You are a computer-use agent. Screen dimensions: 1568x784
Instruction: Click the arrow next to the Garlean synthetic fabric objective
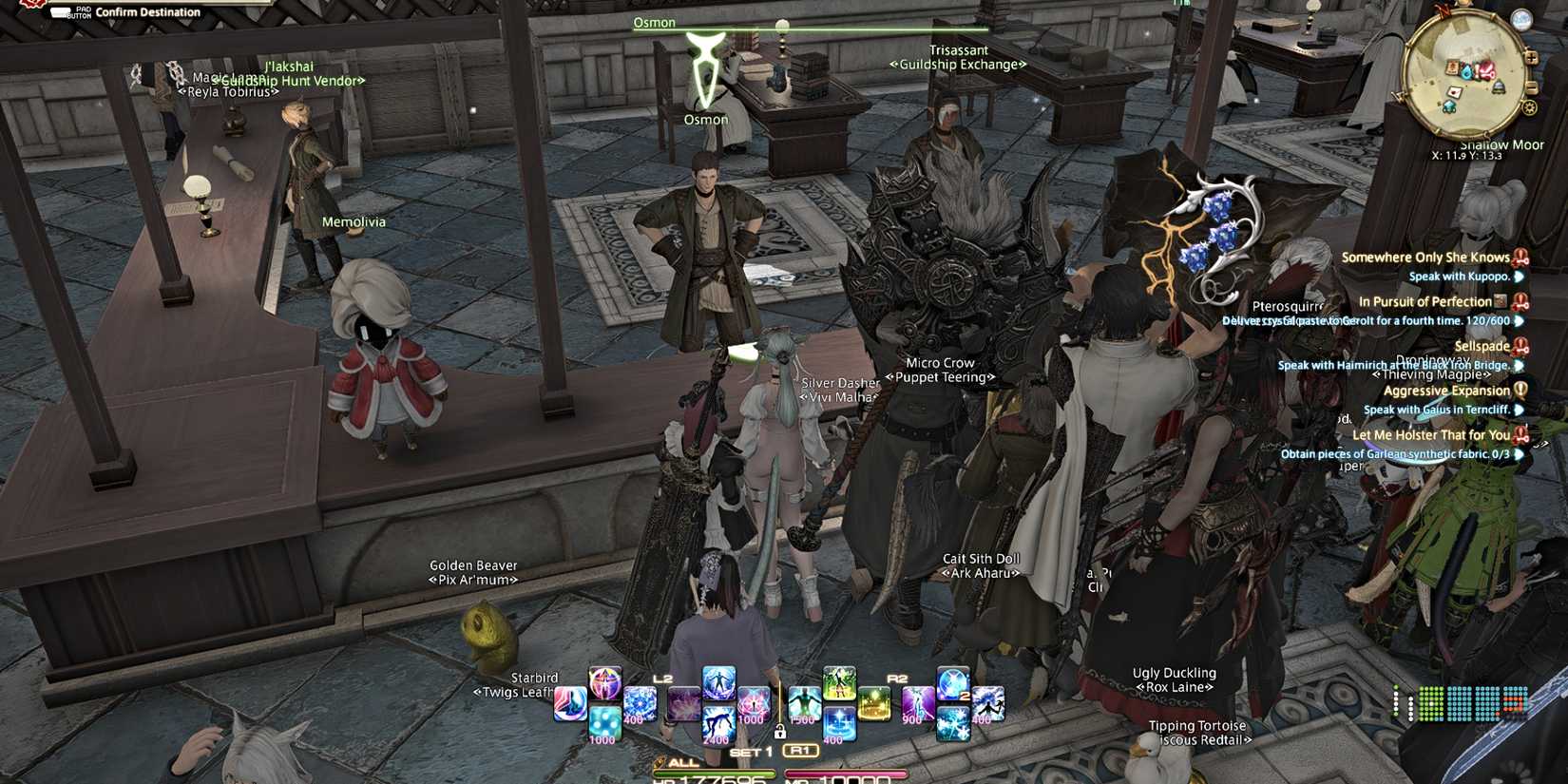click(x=1519, y=454)
